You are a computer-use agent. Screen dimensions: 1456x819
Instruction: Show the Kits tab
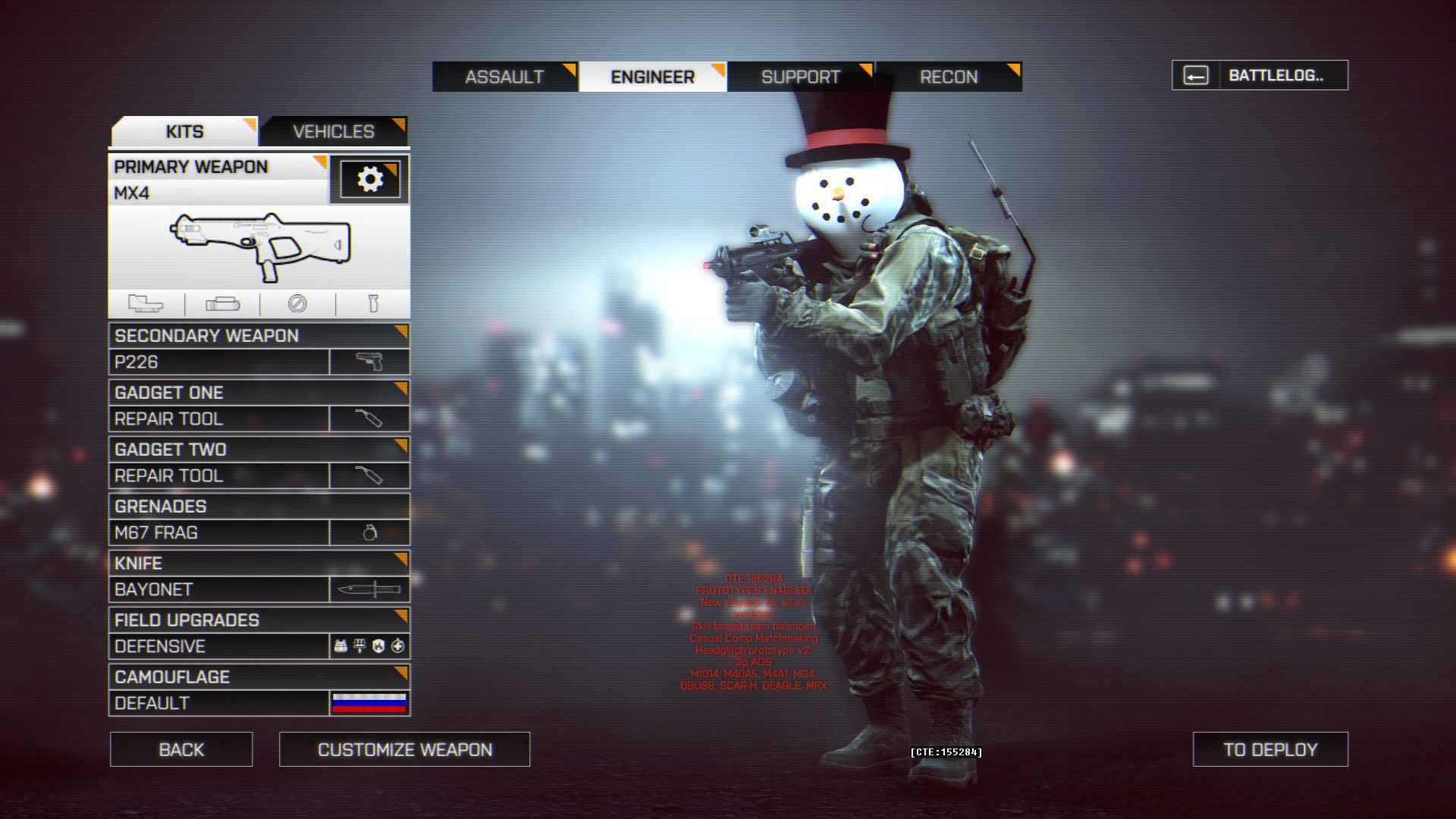pyautogui.click(x=184, y=131)
